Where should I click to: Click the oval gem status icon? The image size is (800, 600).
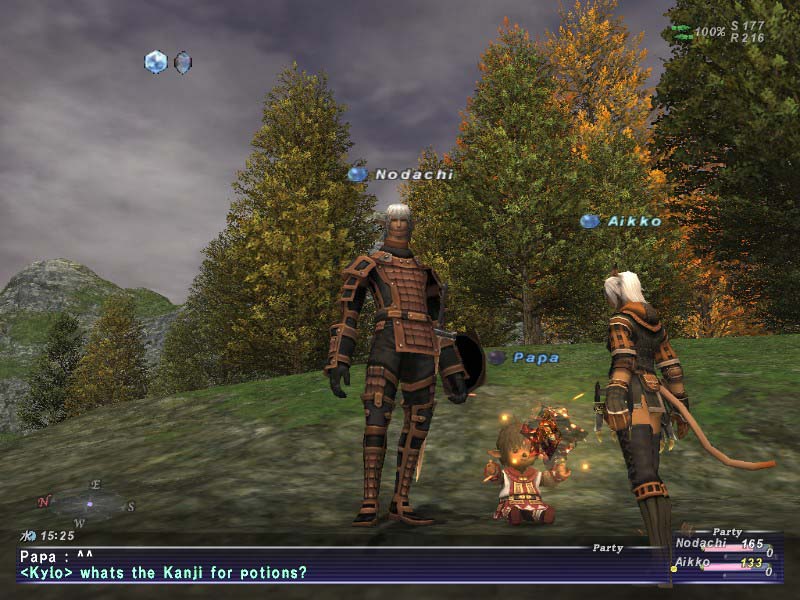click(183, 62)
